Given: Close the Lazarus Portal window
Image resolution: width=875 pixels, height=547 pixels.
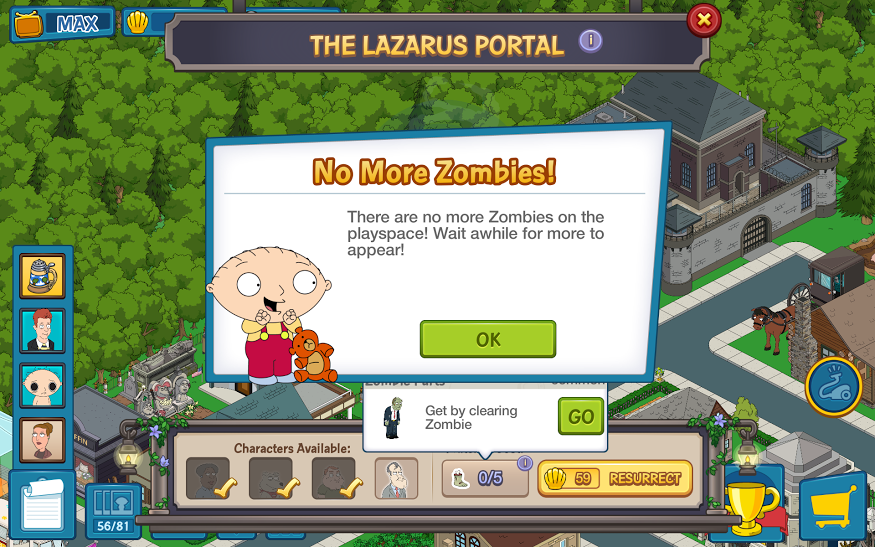Looking at the screenshot, I should pyautogui.click(x=704, y=19).
